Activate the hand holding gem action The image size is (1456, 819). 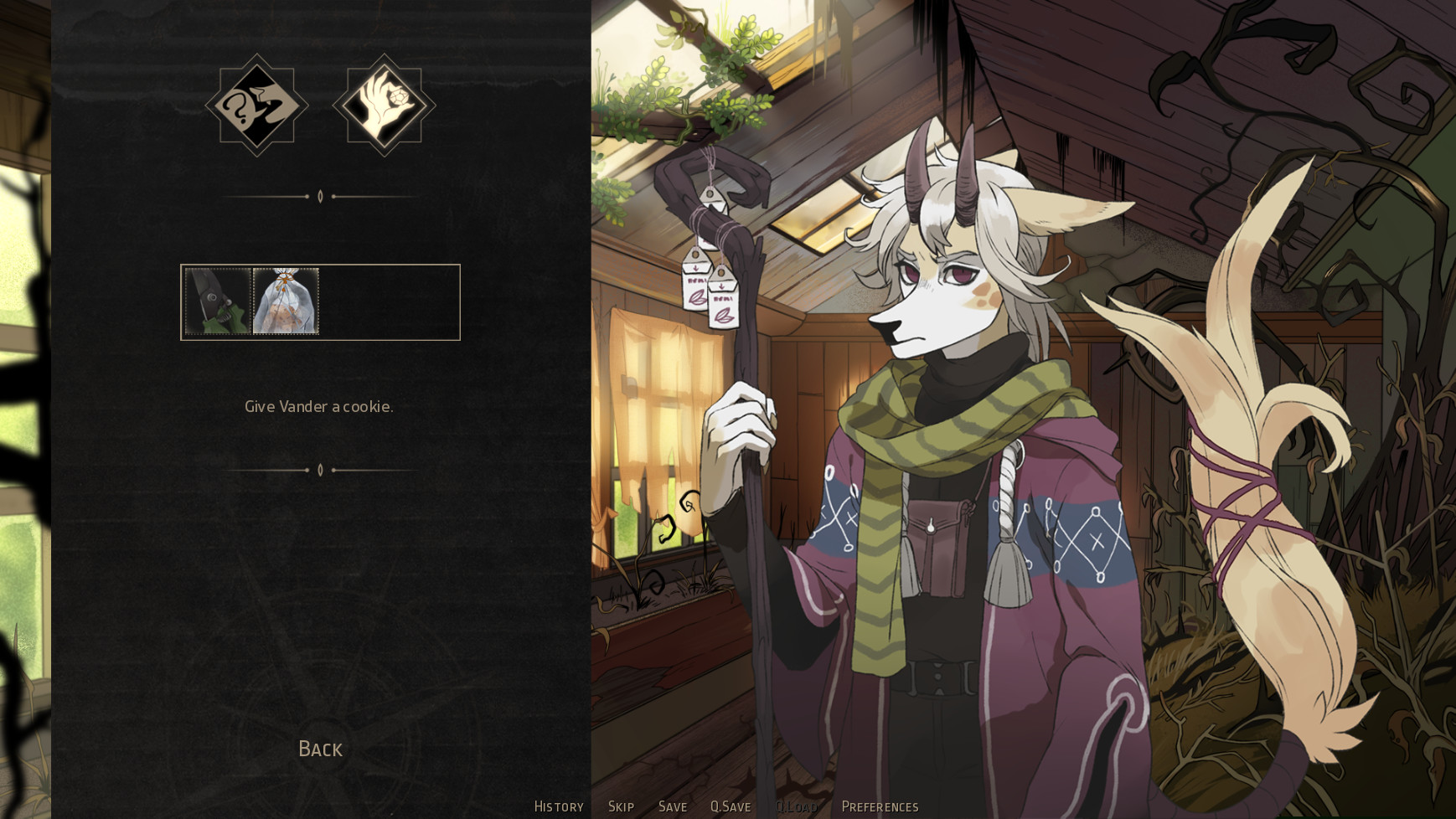click(384, 104)
